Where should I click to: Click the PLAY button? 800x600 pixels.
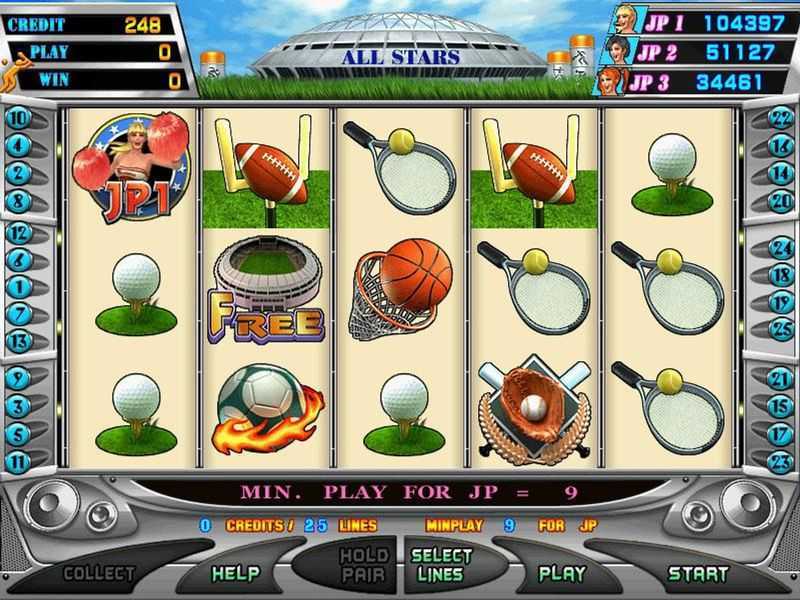point(562,573)
